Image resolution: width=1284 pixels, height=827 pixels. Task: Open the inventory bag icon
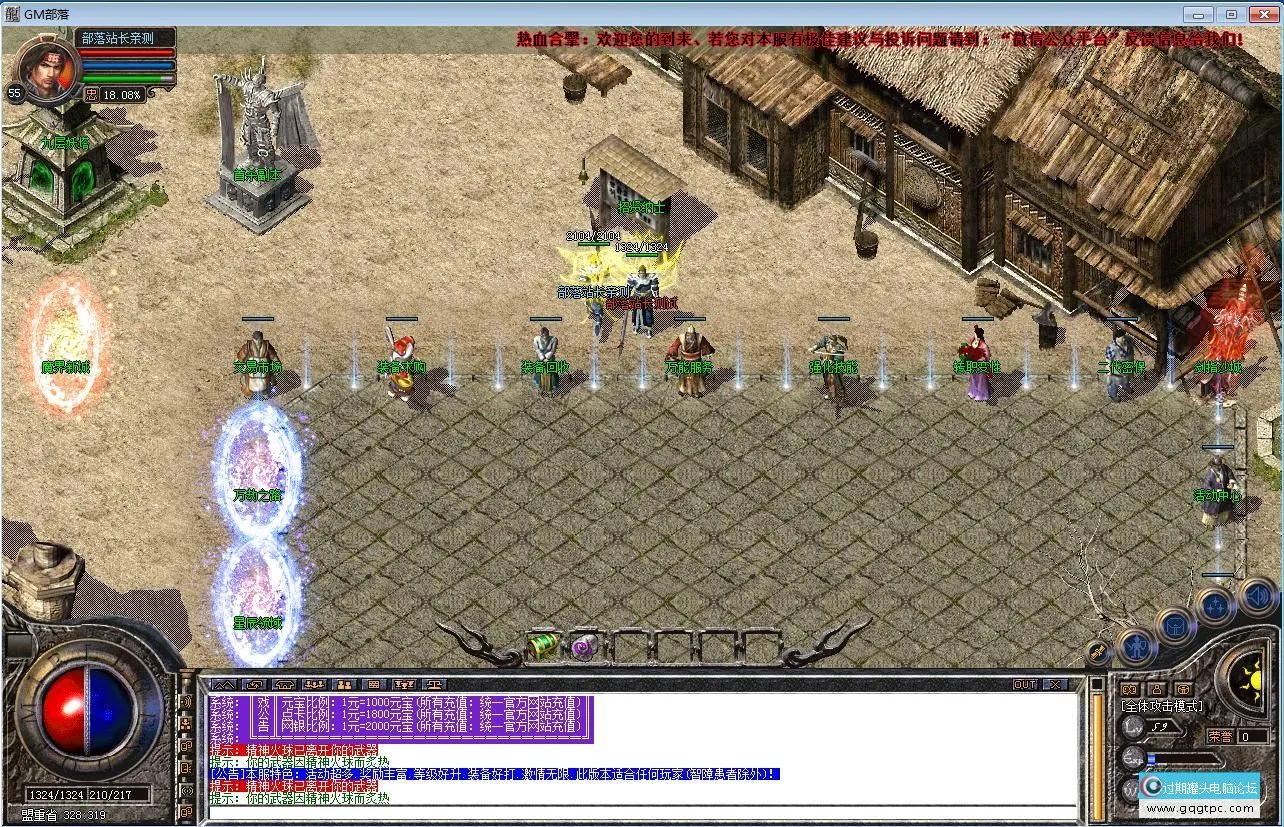pyautogui.click(x=1175, y=627)
